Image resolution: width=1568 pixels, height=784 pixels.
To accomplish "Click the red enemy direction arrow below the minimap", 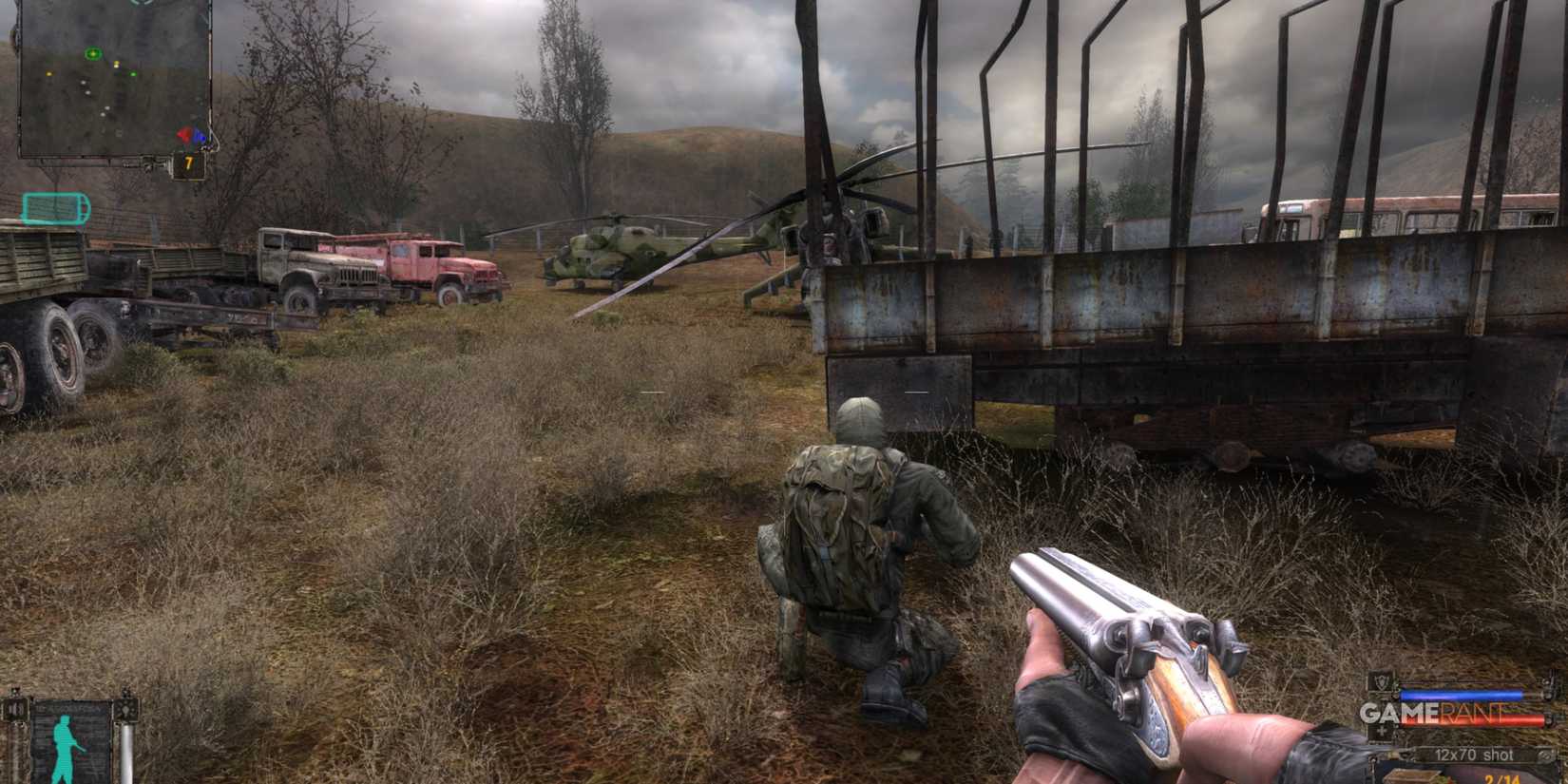I will click(x=186, y=134).
